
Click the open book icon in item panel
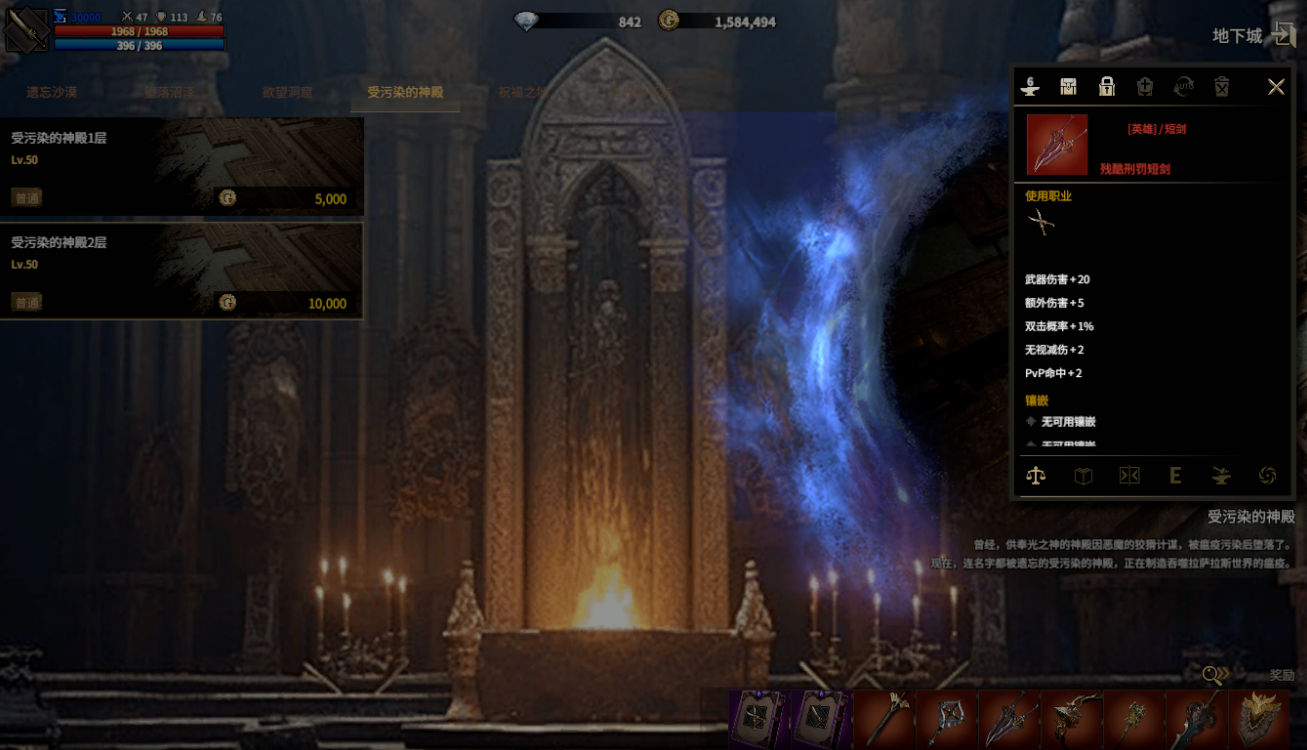click(x=1083, y=476)
